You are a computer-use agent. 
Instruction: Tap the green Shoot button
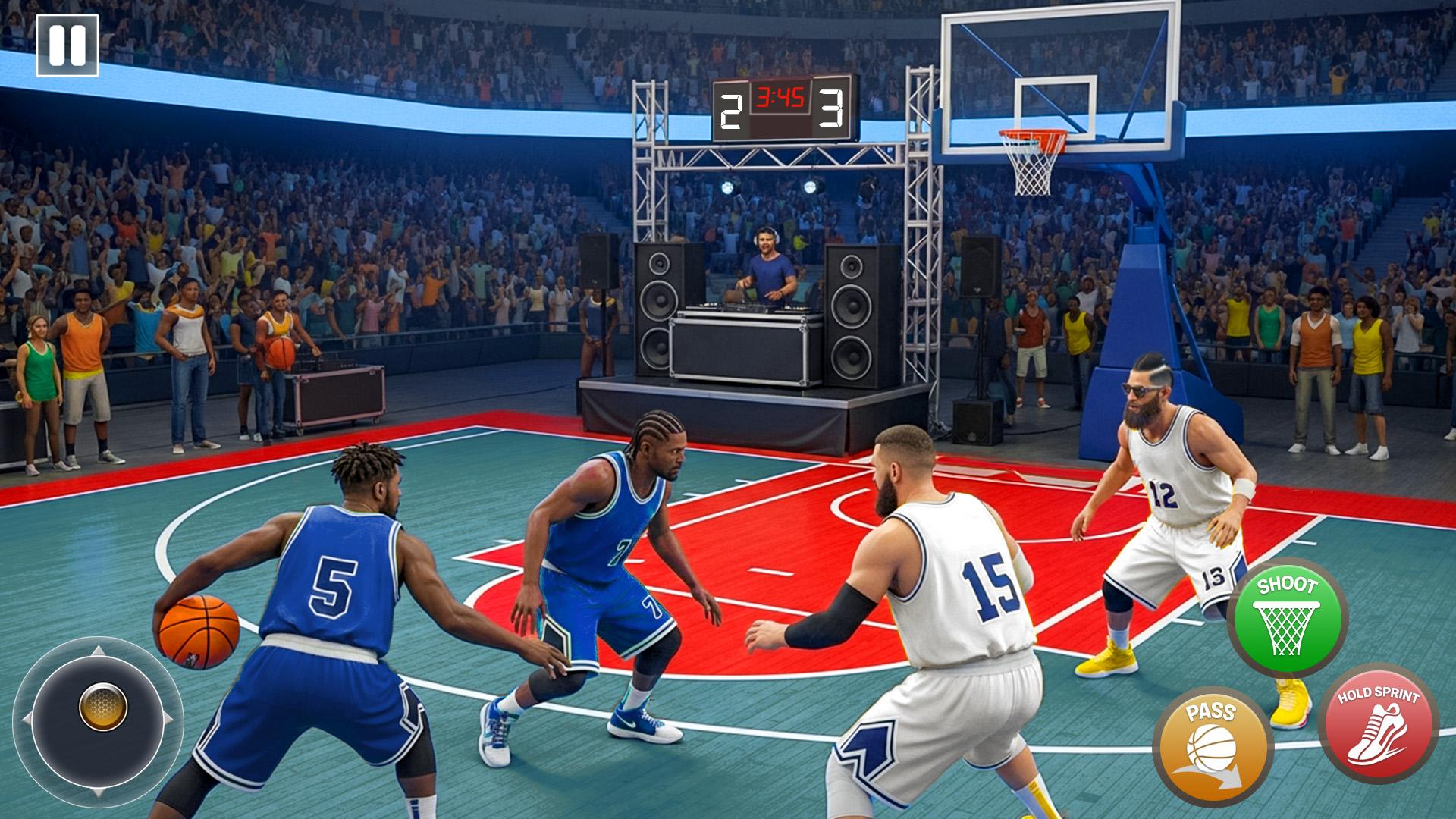click(1287, 618)
